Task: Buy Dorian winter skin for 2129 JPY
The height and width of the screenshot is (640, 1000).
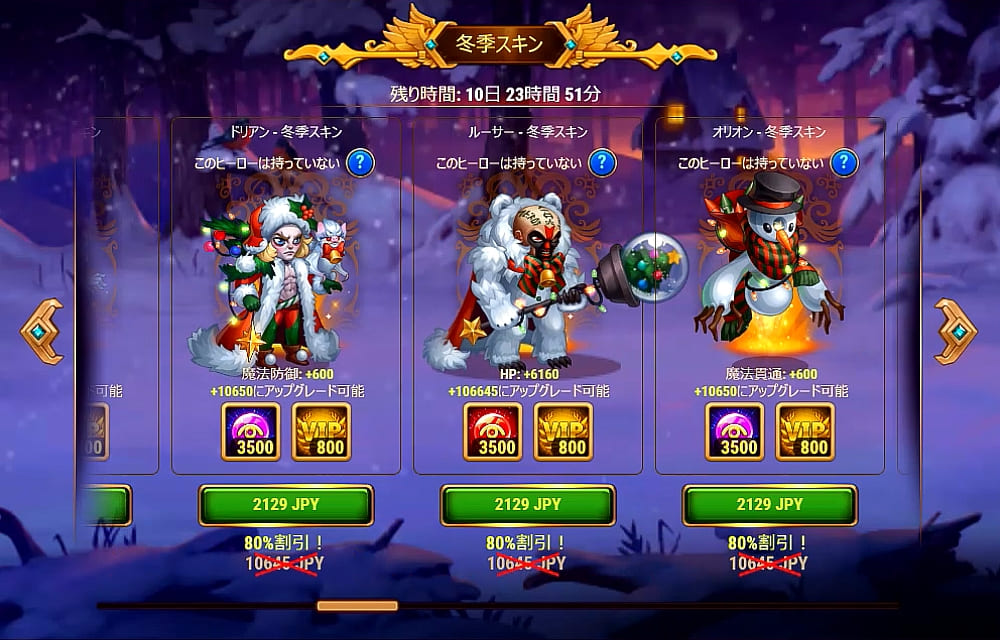Action: (286, 505)
